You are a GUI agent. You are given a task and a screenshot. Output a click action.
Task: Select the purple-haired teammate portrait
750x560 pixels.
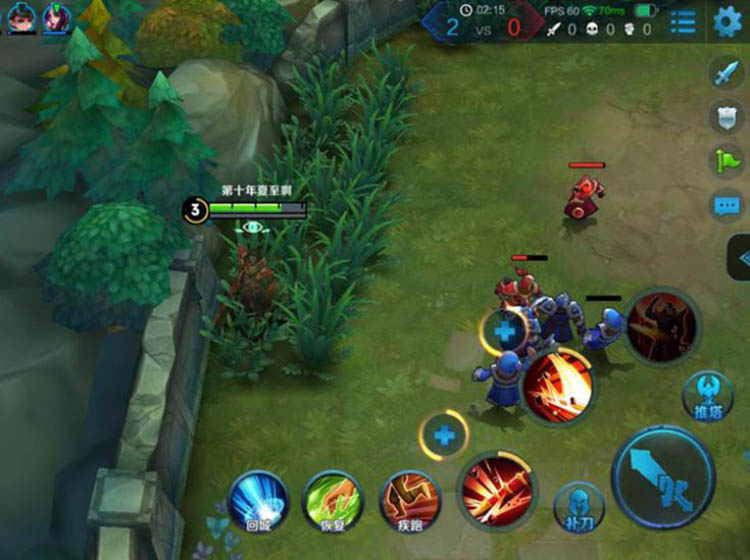coord(57,18)
